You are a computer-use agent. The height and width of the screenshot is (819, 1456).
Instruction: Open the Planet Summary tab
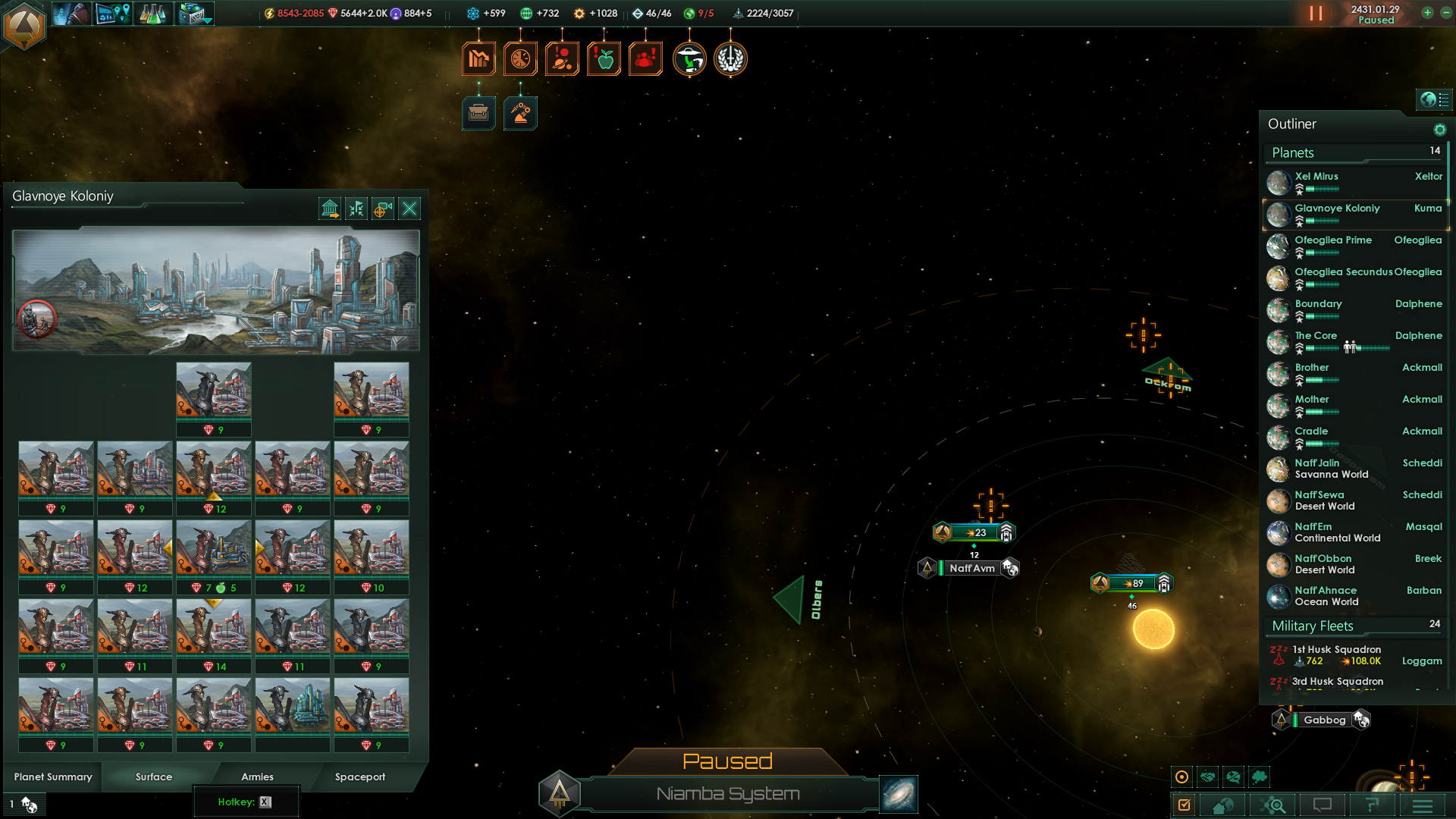click(53, 777)
